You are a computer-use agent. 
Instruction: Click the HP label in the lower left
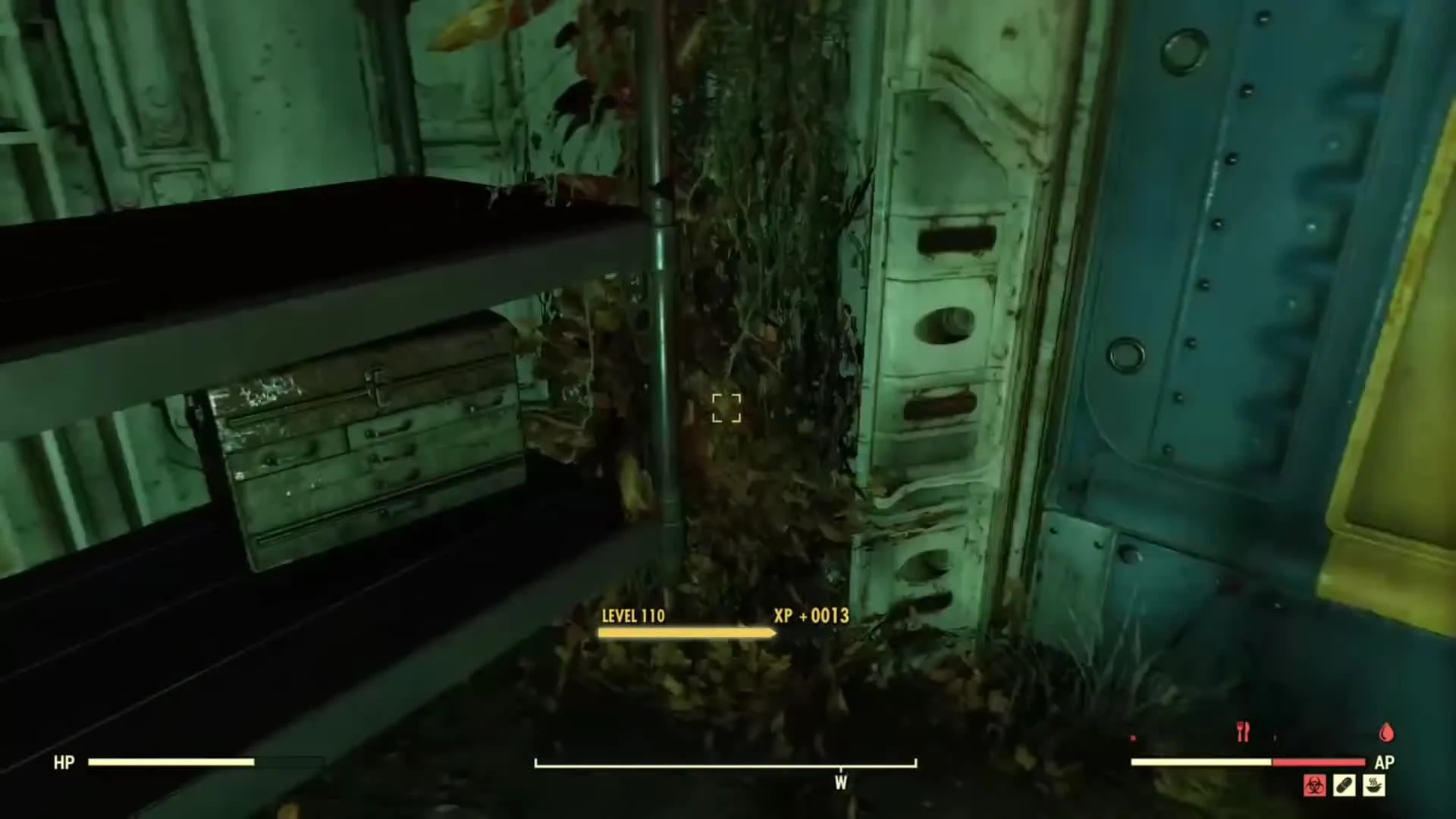64,762
